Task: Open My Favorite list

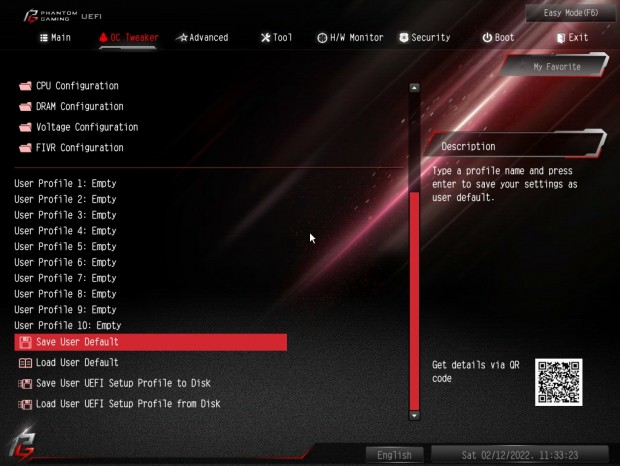Action: pos(556,67)
